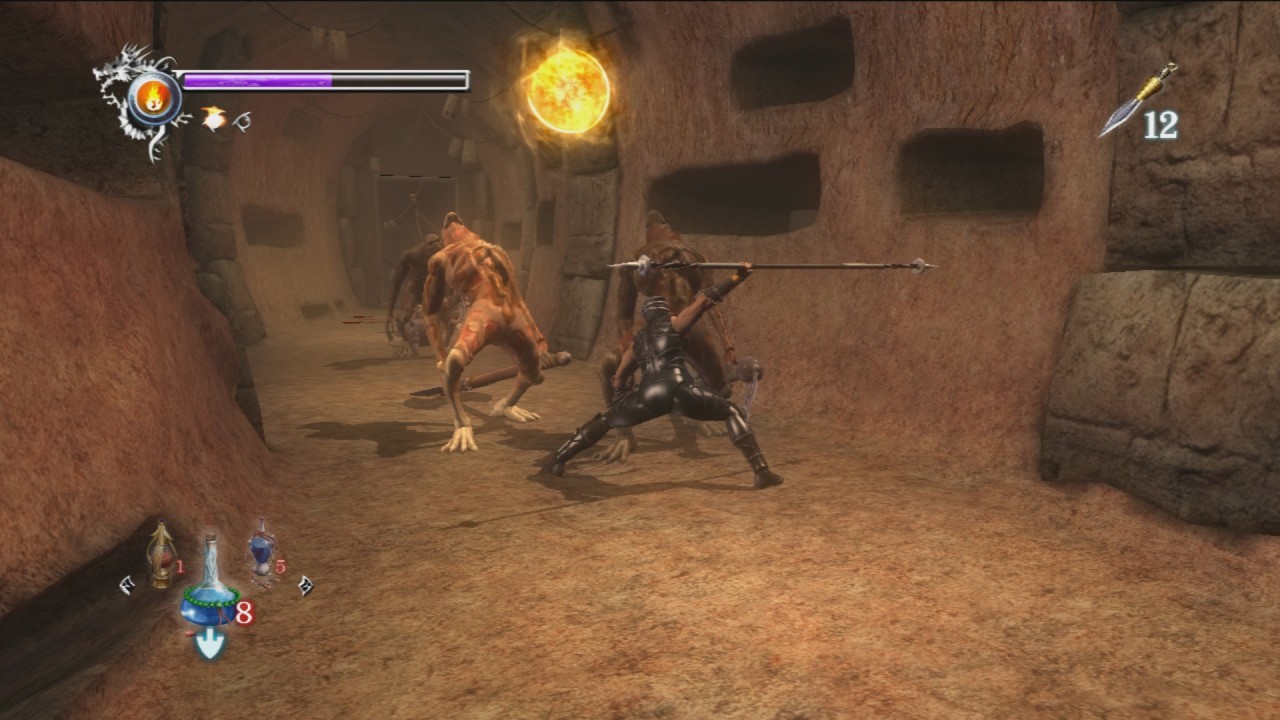Click the down arrow below the selected flask
The height and width of the screenshot is (720, 1280).
pos(210,645)
